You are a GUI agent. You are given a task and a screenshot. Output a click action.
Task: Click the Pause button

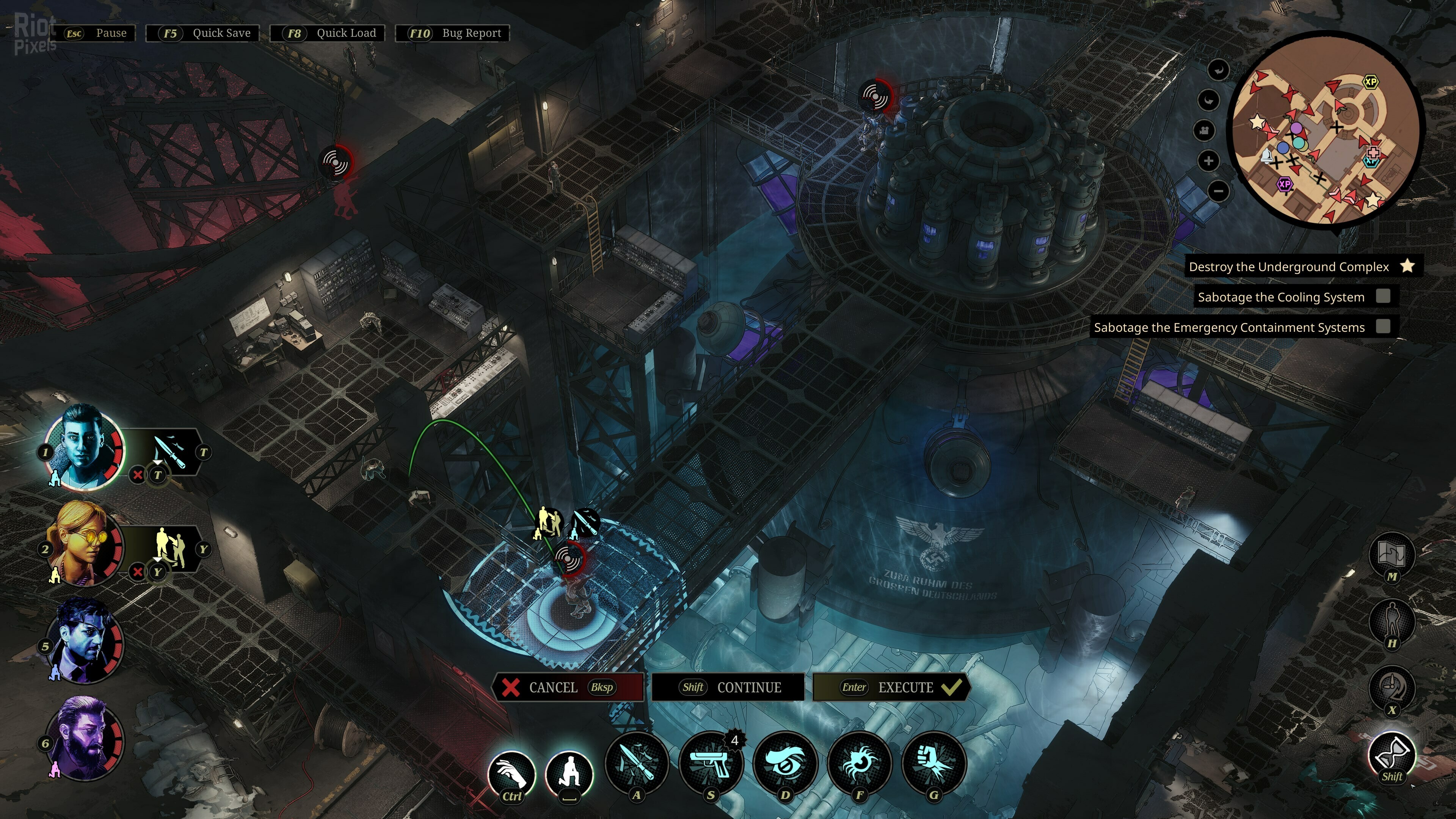[x=94, y=33]
